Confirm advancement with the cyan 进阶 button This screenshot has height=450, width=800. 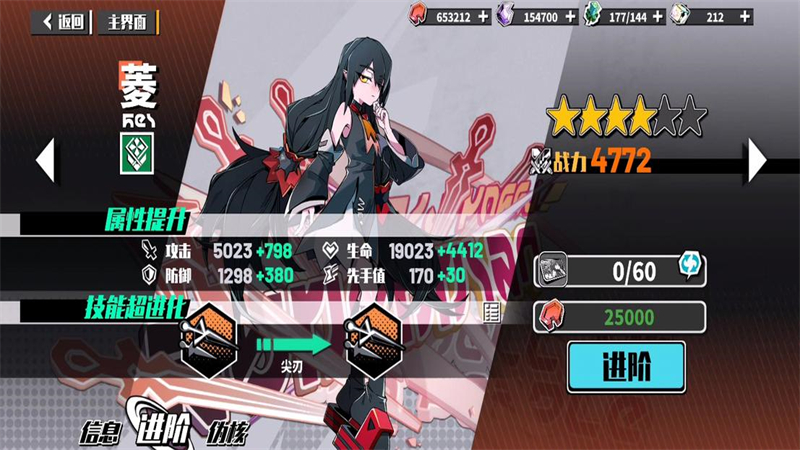(x=627, y=367)
